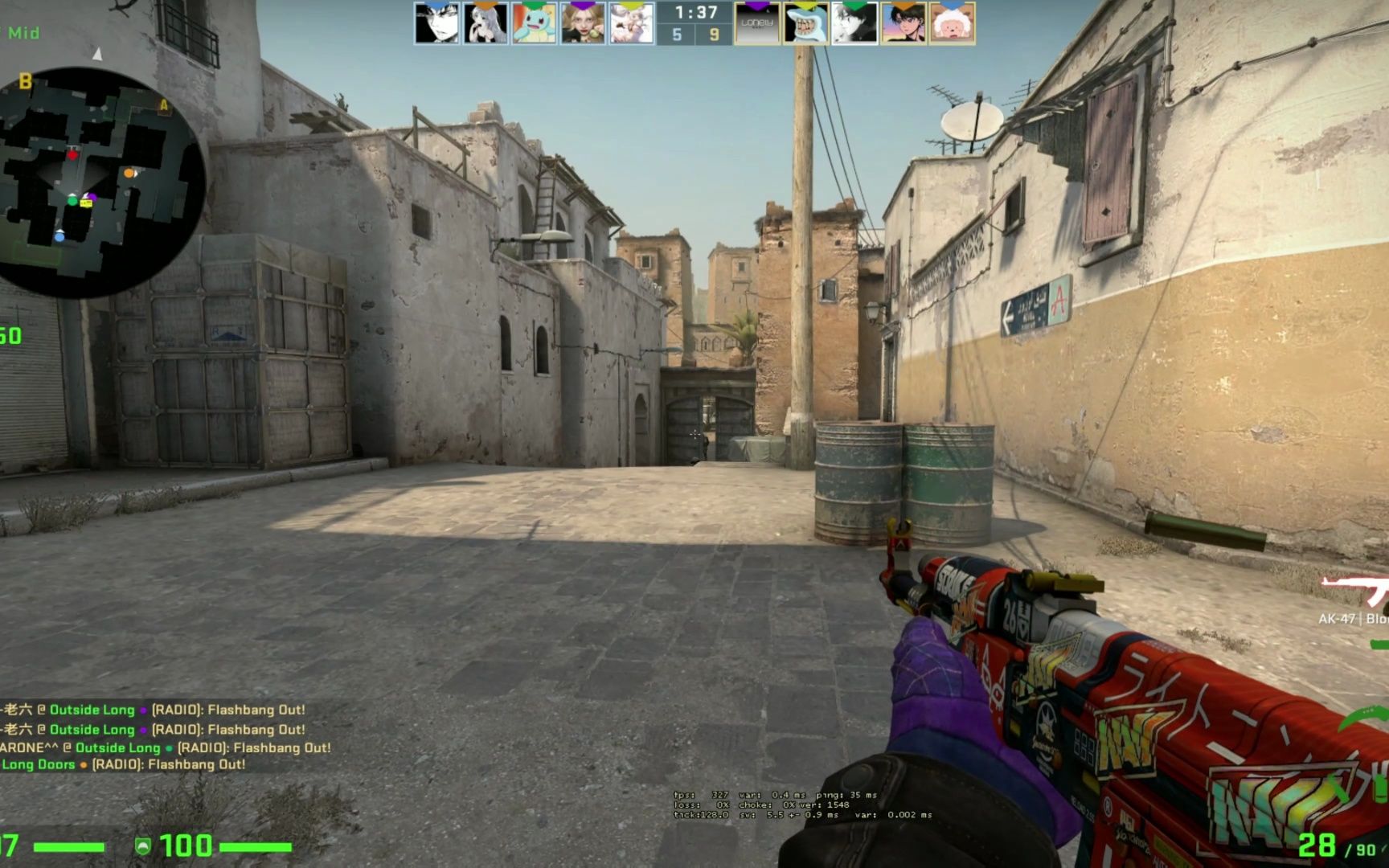This screenshot has height=868, width=1389.
Task: Click the bombsite B marker on the minimap
Action: [x=24, y=80]
